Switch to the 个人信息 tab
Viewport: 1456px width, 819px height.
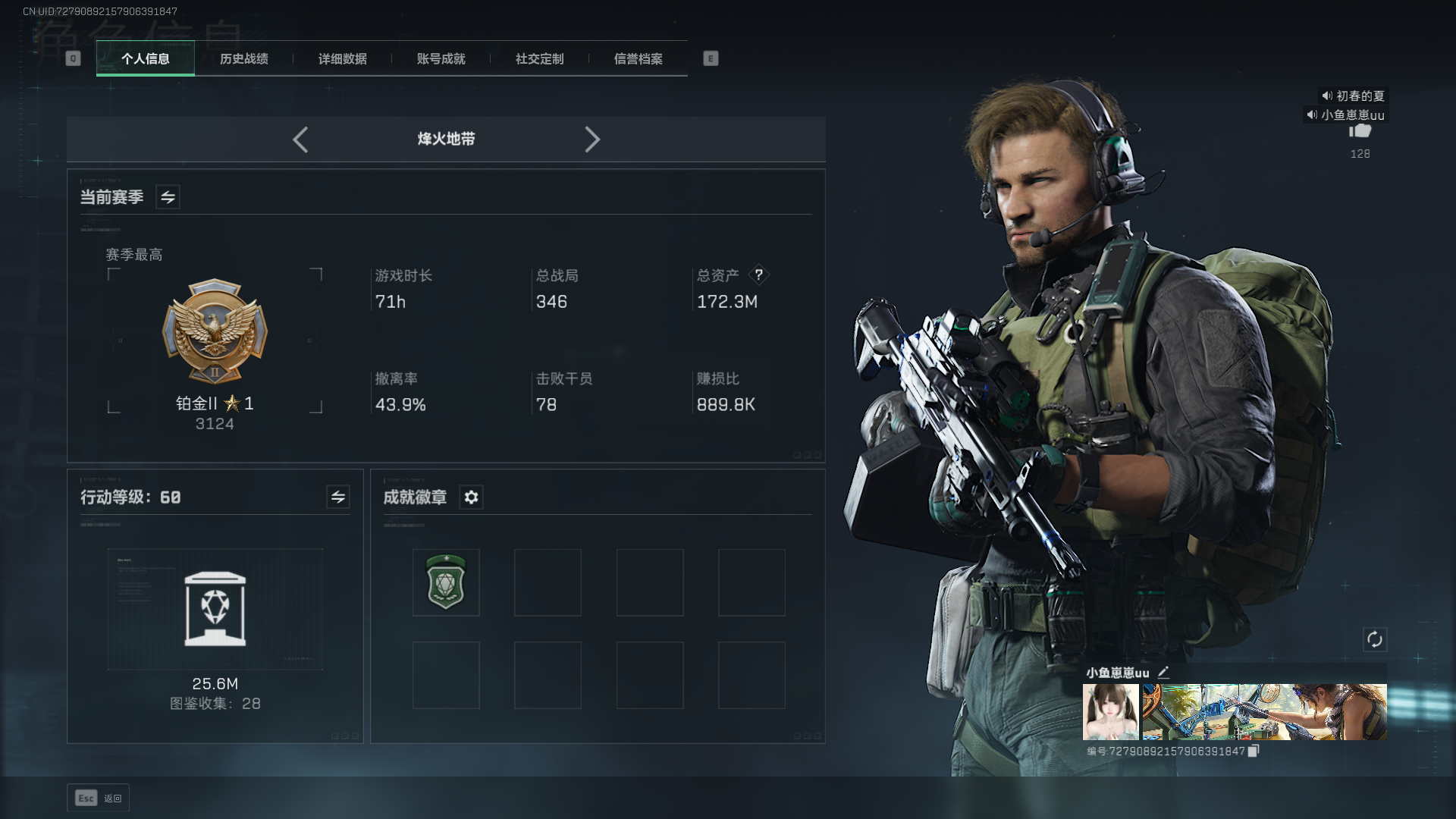[x=146, y=59]
